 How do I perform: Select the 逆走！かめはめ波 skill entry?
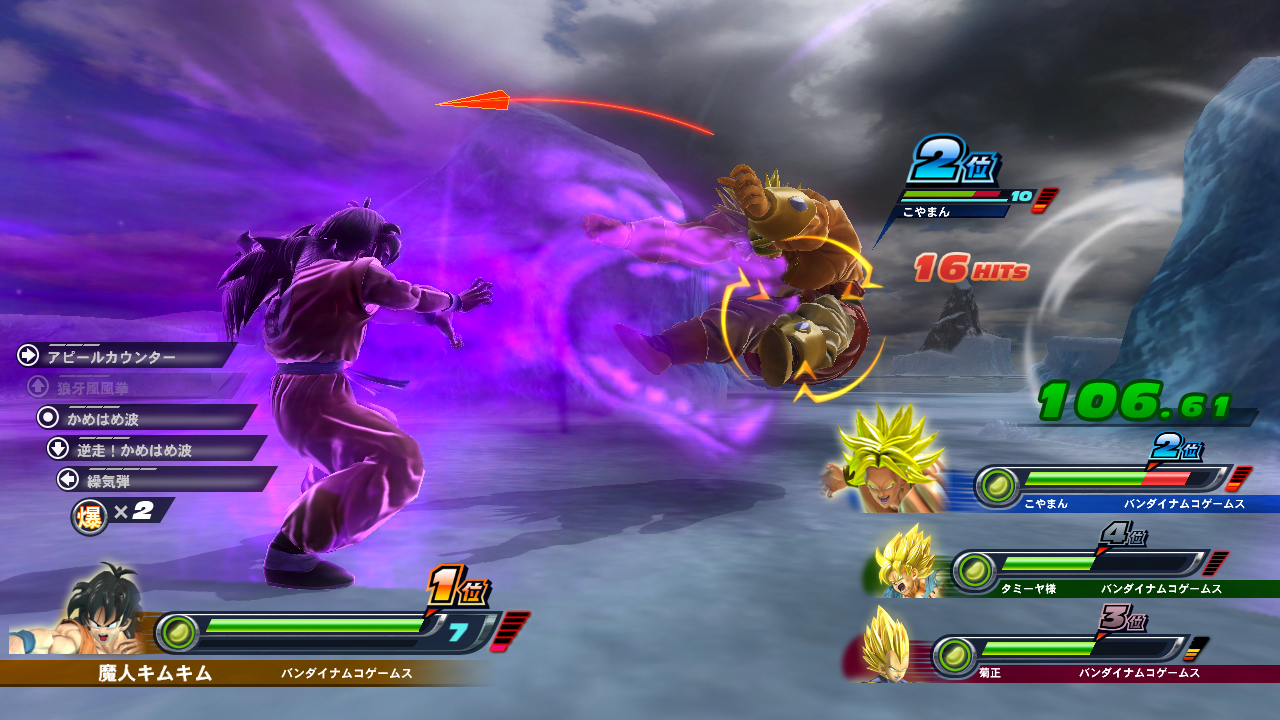tap(133, 450)
